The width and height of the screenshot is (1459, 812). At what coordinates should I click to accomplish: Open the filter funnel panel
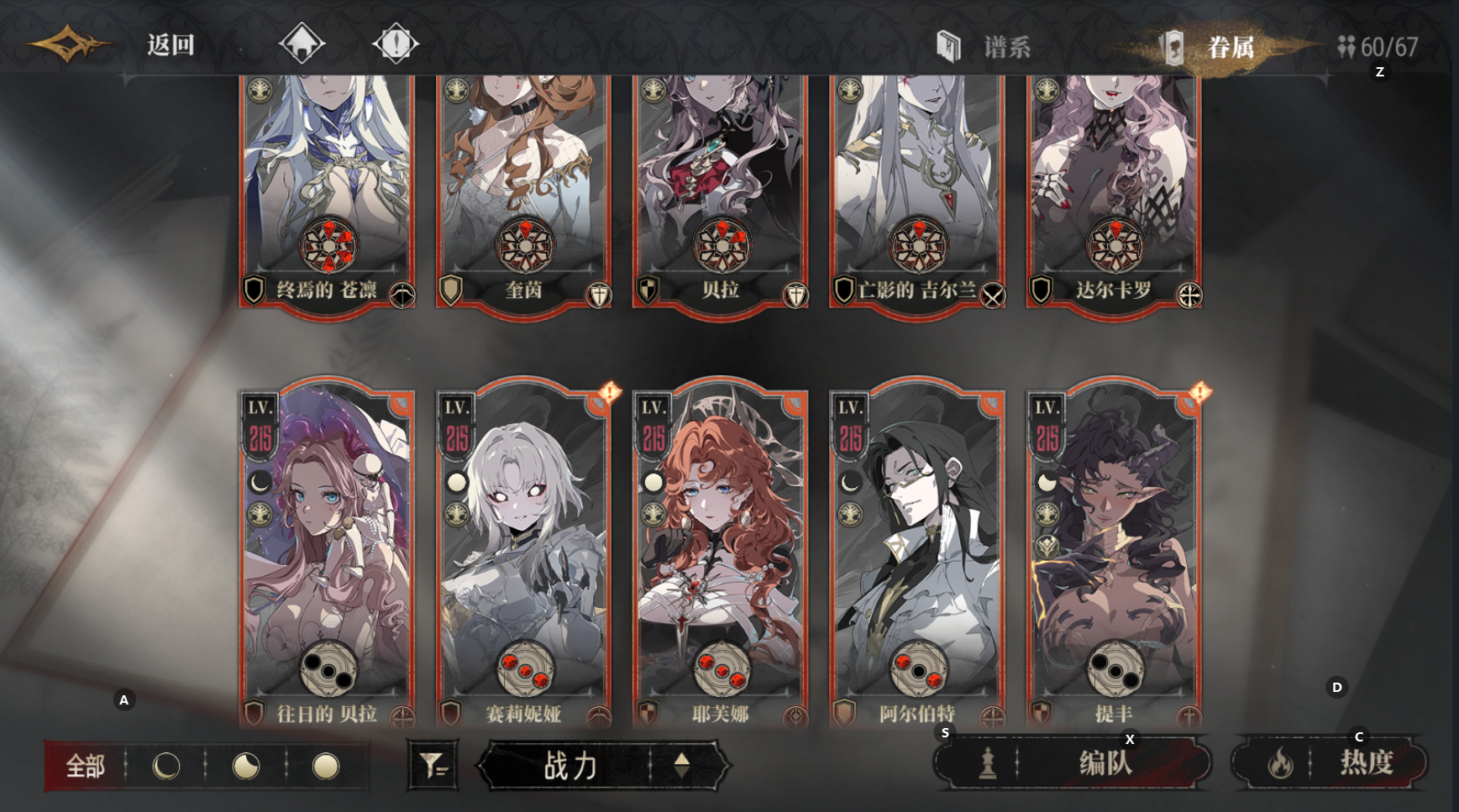pyautogui.click(x=432, y=767)
